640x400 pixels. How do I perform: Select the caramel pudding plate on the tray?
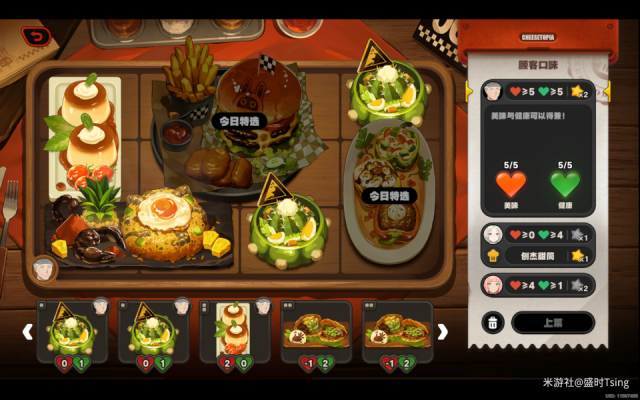85,125
